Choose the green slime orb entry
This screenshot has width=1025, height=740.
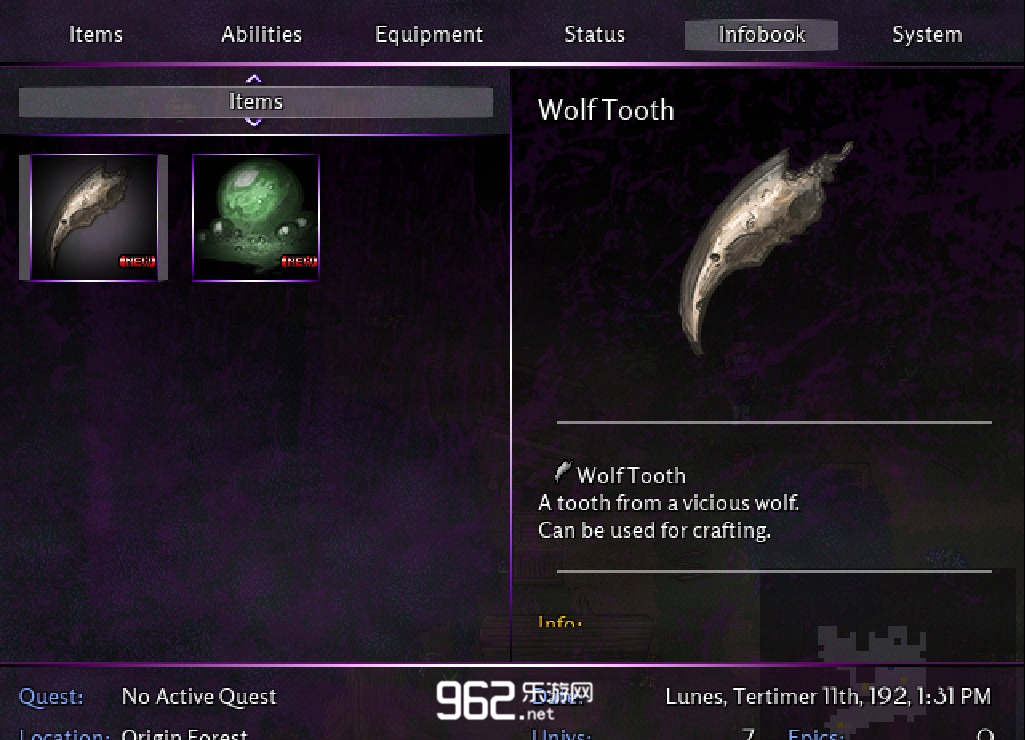pyautogui.click(x=256, y=217)
